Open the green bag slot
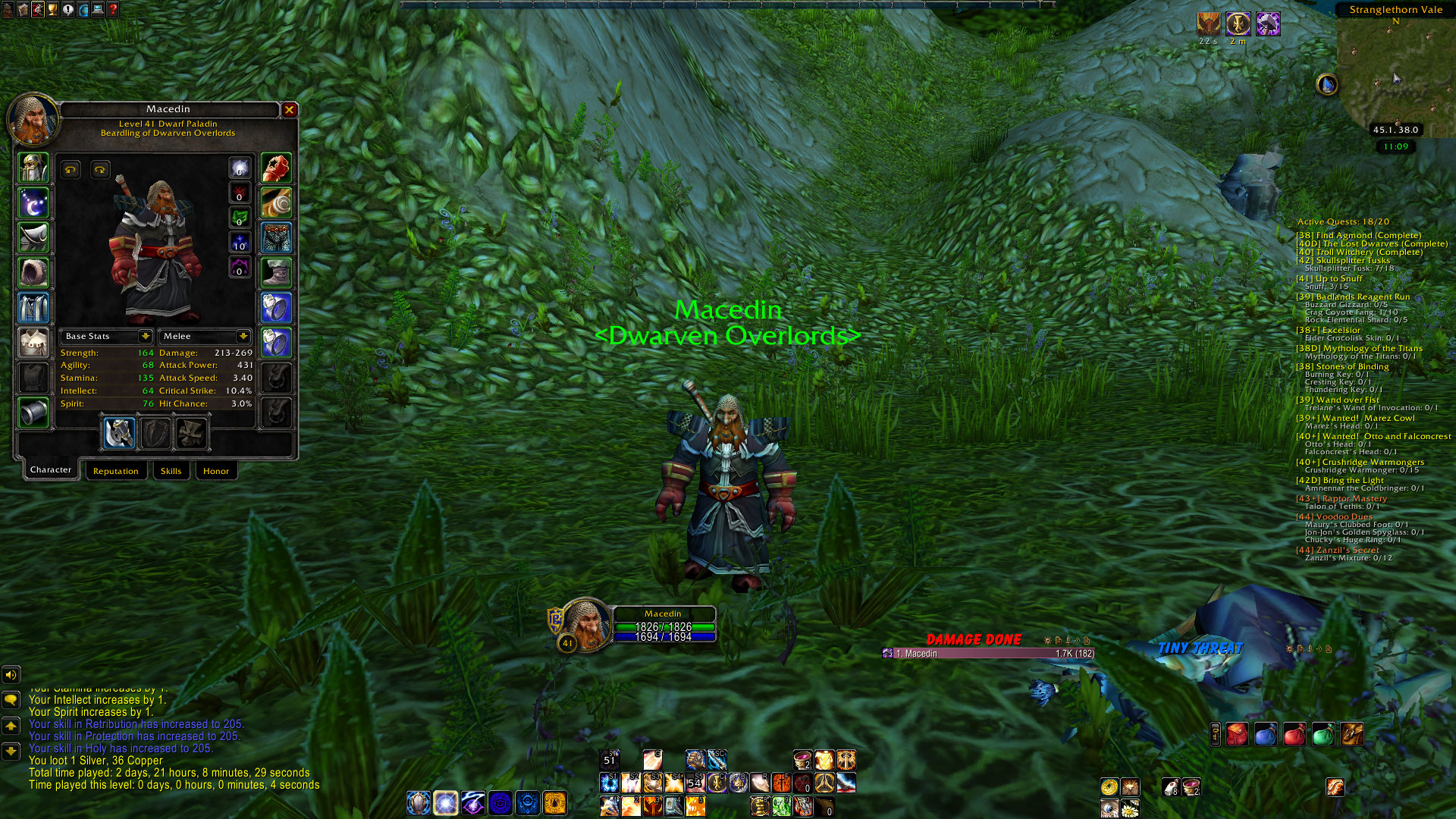 [1323, 734]
